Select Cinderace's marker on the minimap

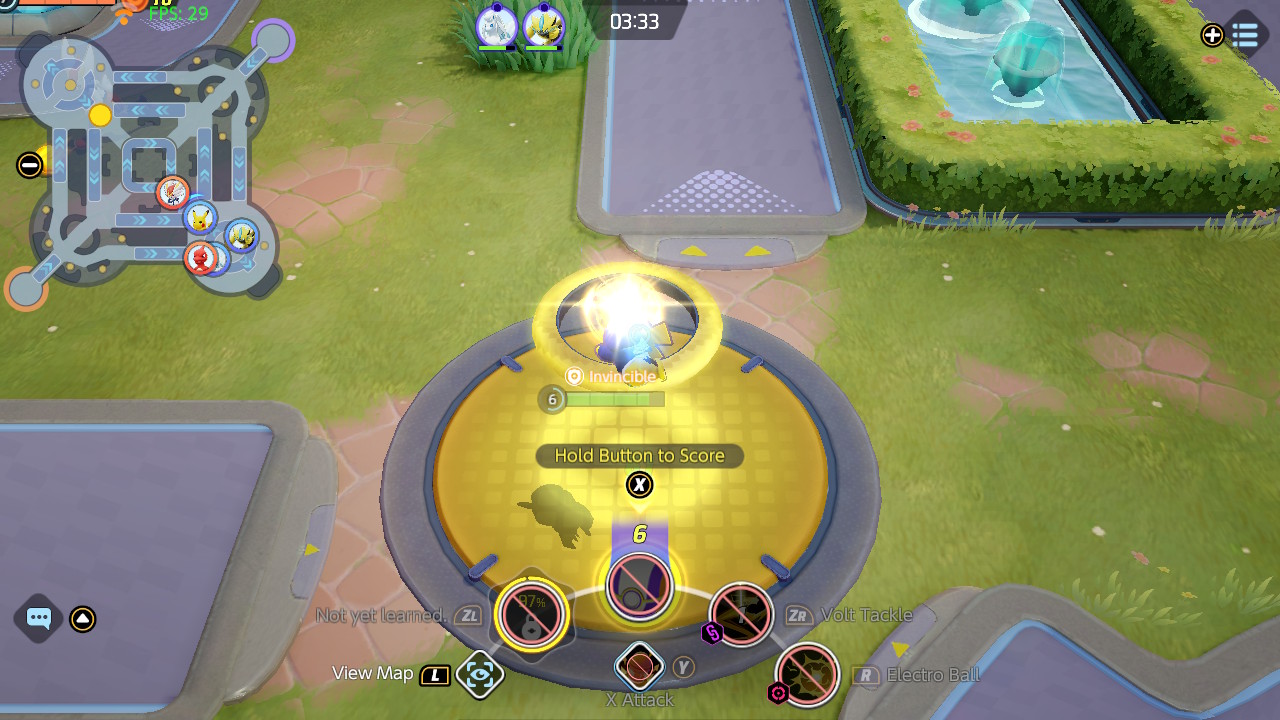[x=173, y=192]
